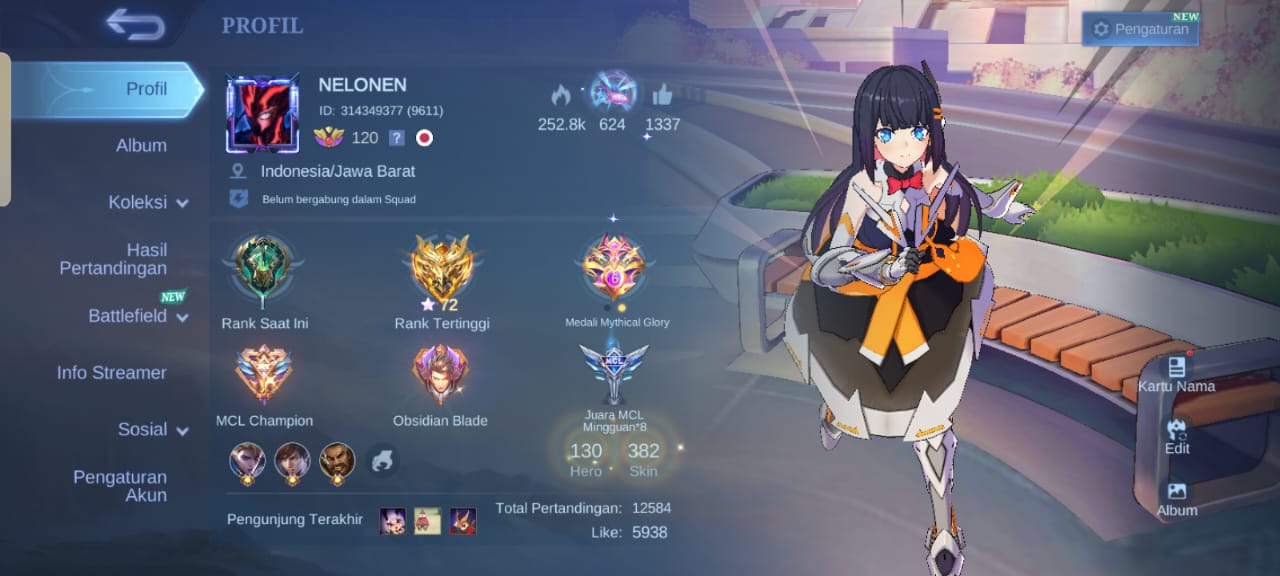Screen dimensions: 1280x576
Task: Expand the Sosial section
Action: (152, 429)
